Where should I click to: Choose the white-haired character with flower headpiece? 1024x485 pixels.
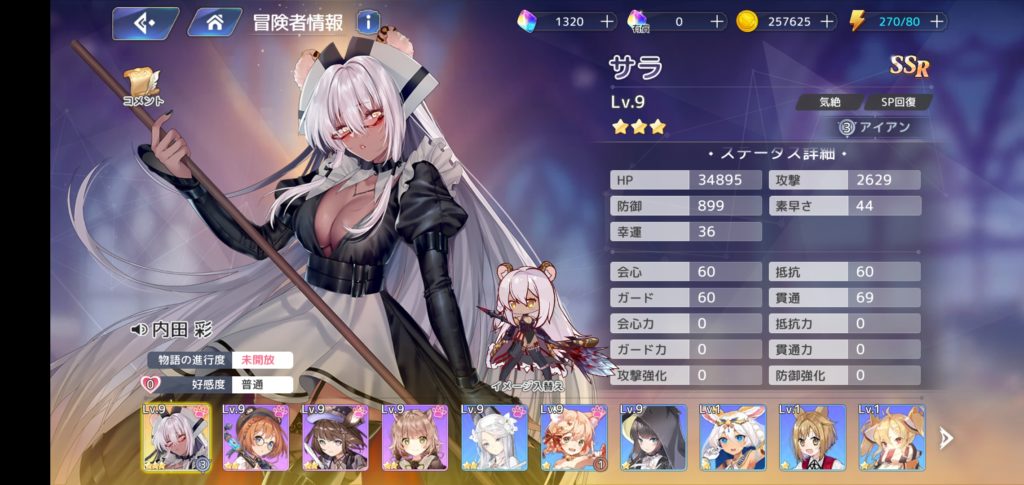click(494, 437)
